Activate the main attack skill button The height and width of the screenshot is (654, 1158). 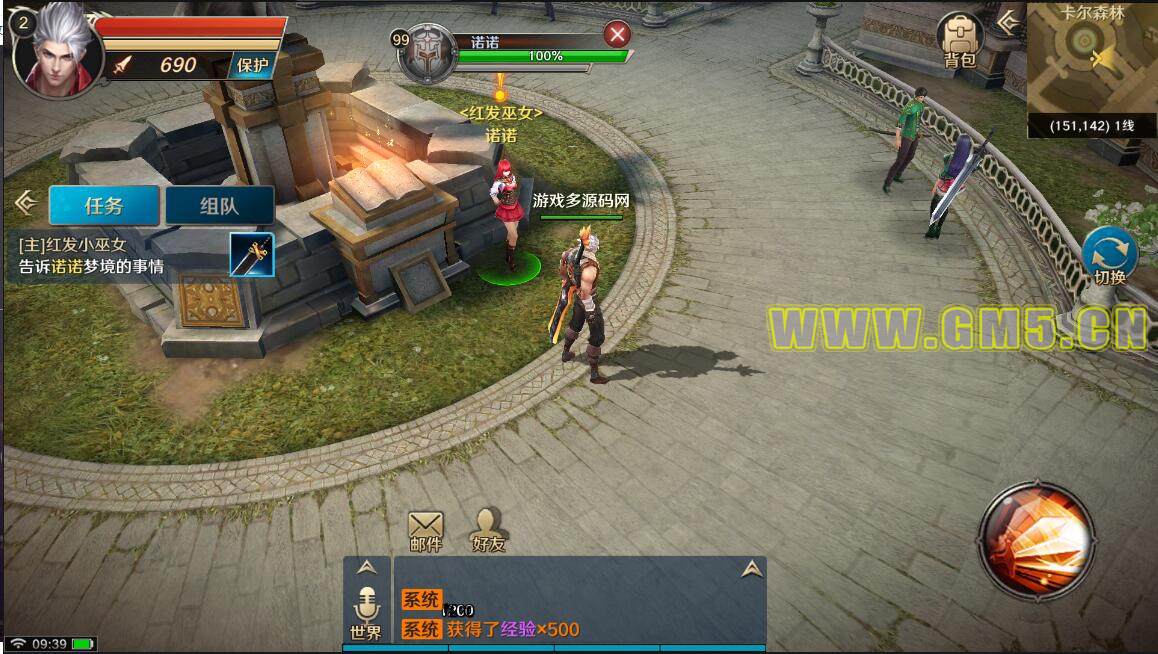[1036, 540]
